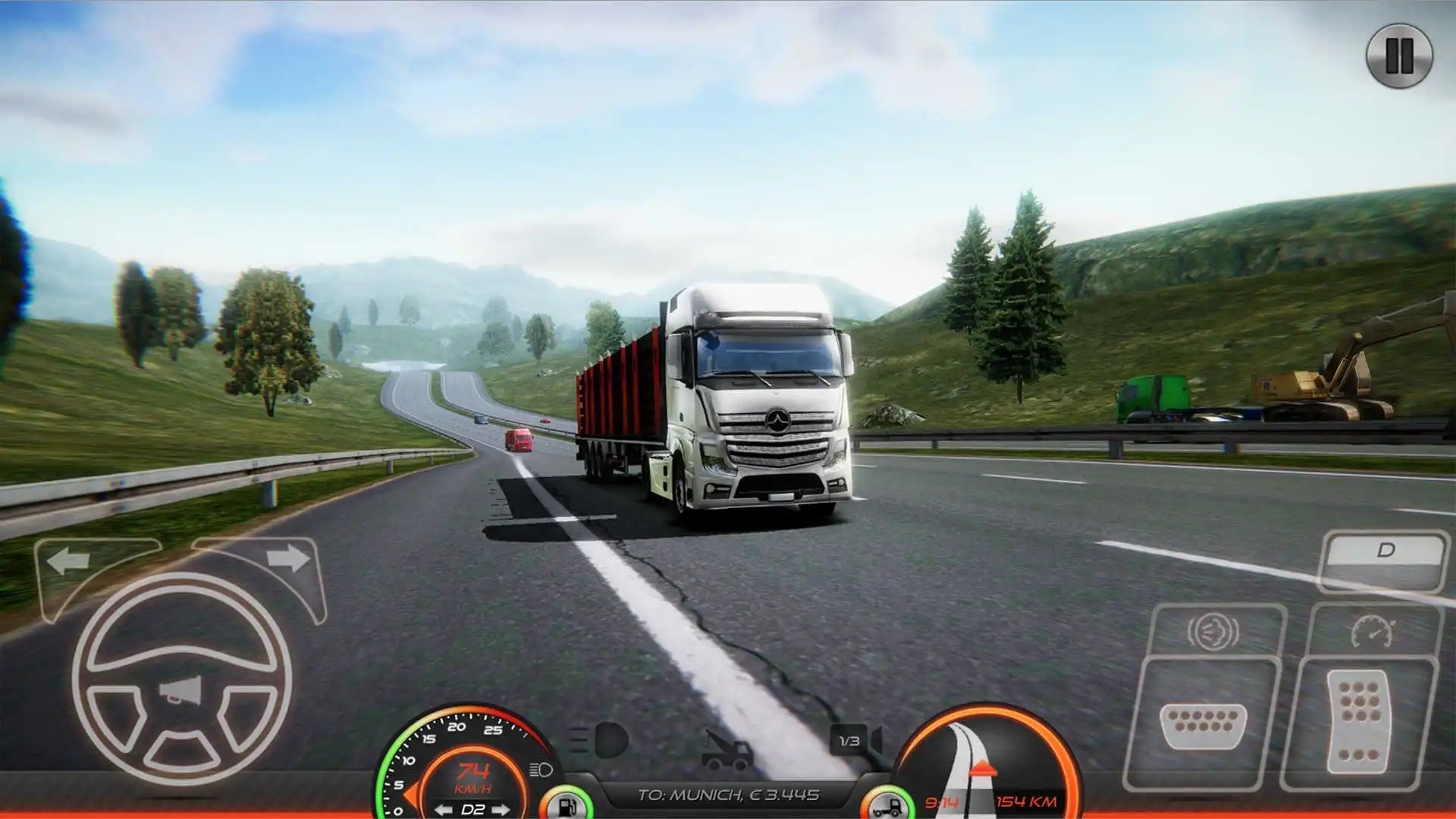The width and height of the screenshot is (1456, 819).
Task: Switch the D gear selector
Action: coord(1385,551)
